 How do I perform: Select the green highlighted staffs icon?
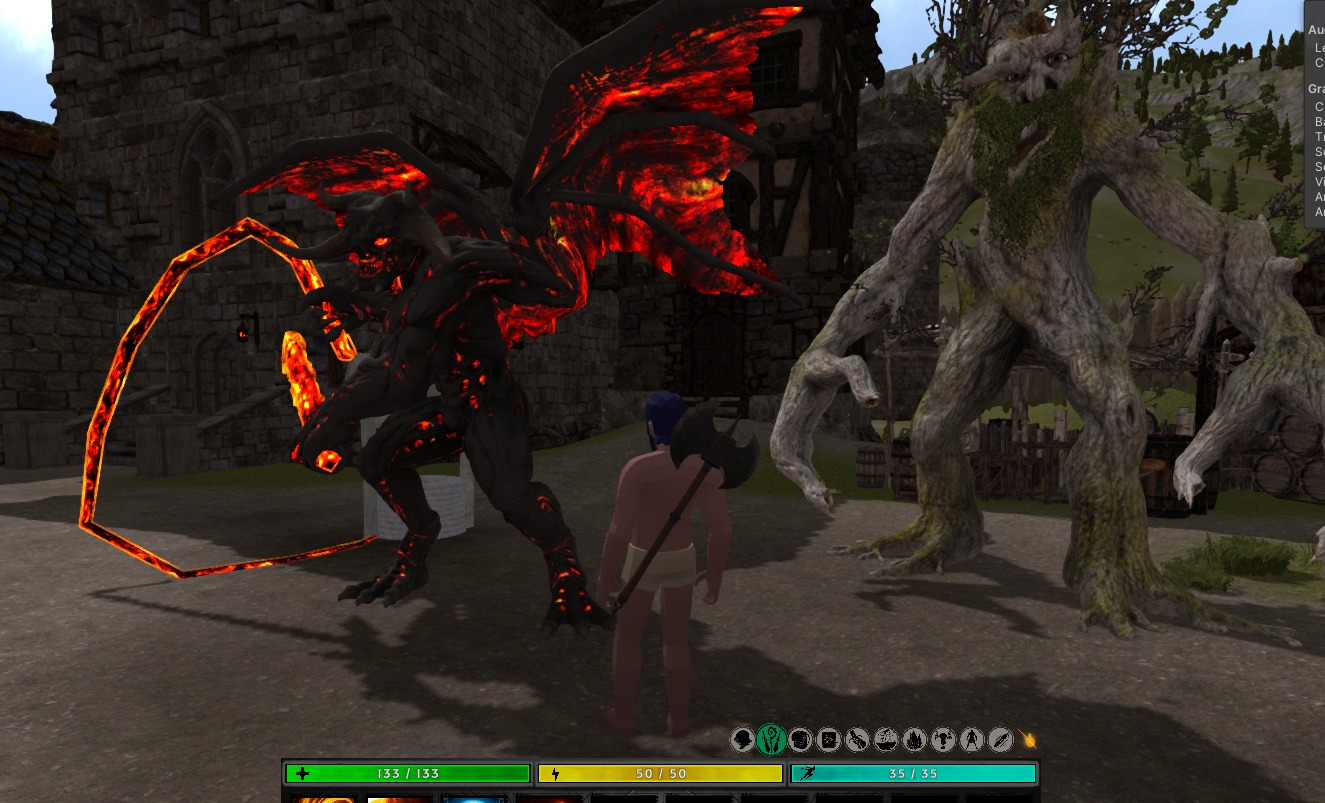click(x=770, y=740)
